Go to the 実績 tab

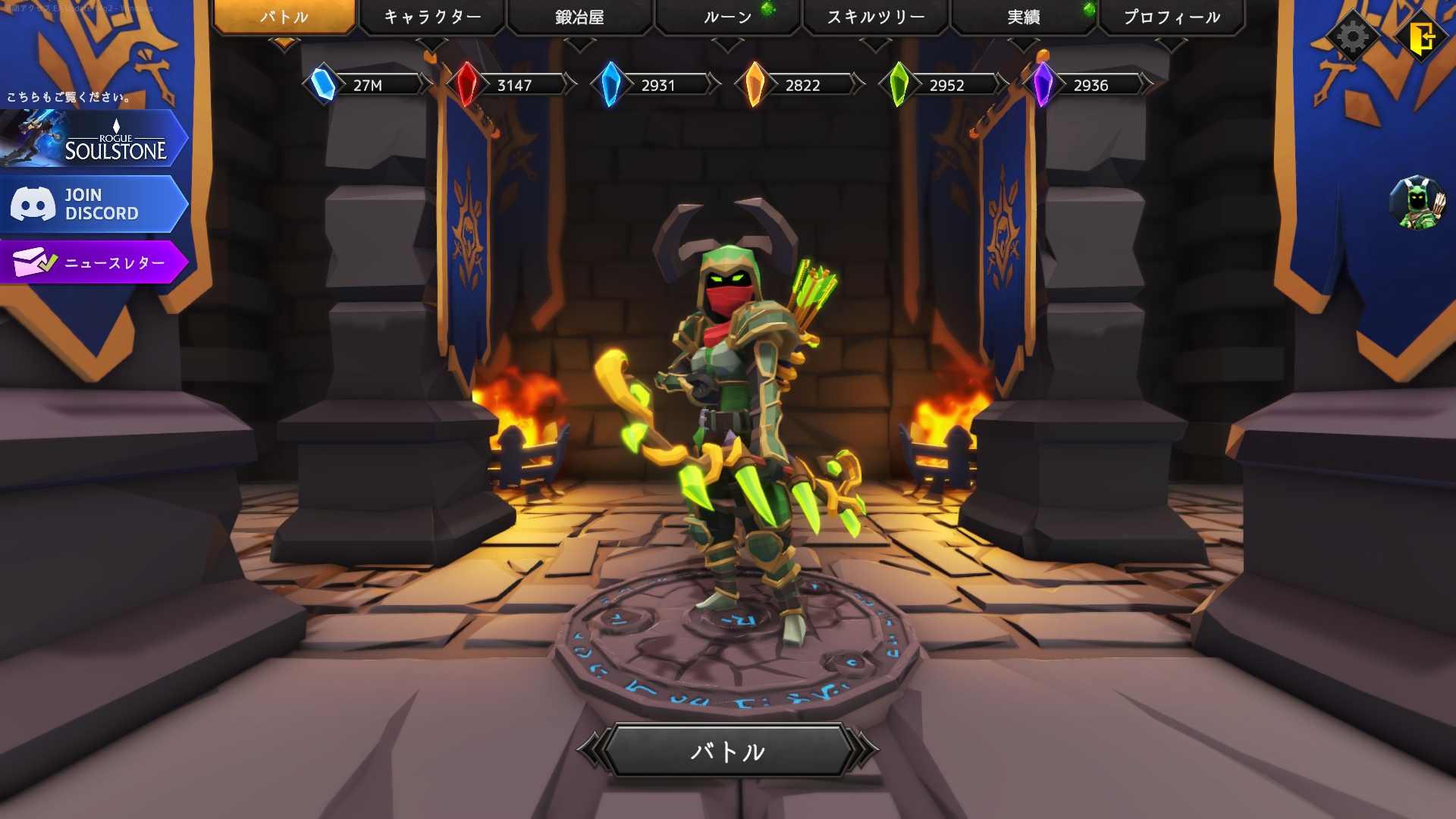coord(1023,17)
